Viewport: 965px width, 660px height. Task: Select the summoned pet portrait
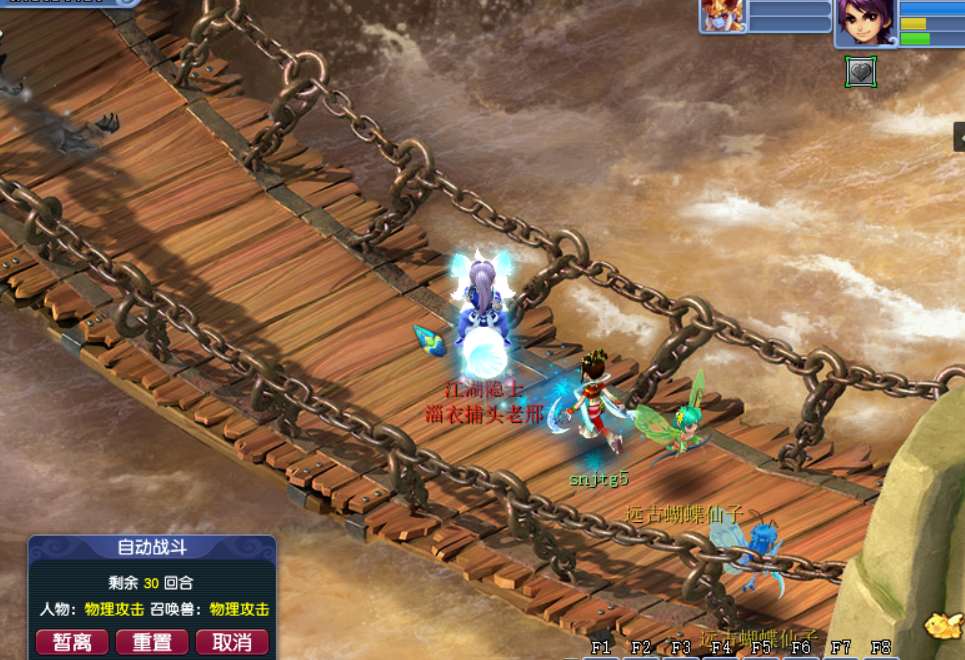click(722, 16)
